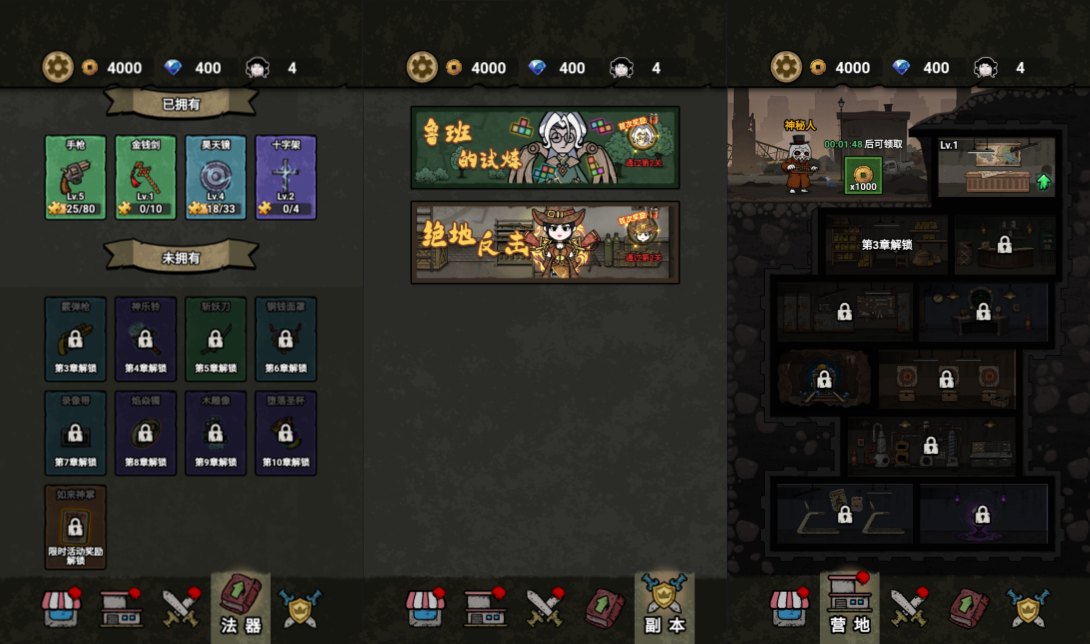This screenshot has height=644, width=1090.
Task: Tap the locked 神乐铃 card
Action: (x=145, y=338)
